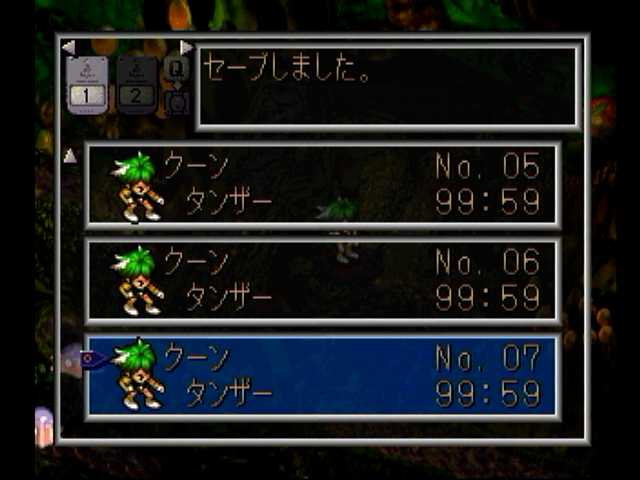Click the right arrow above memory cards
Viewport: 640px width, 480px height.
point(186,47)
